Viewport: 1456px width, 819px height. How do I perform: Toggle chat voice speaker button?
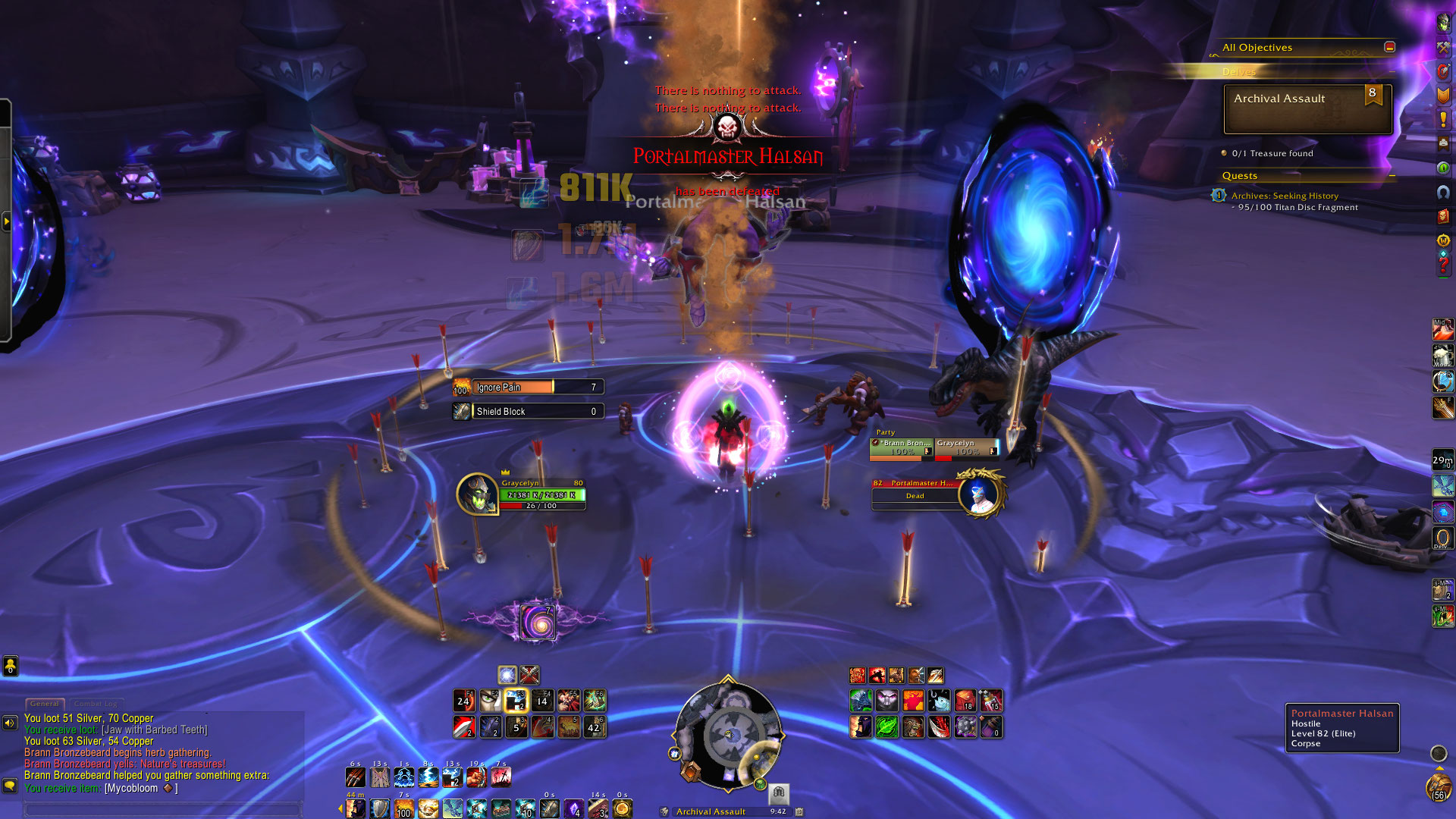pos(10,723)
